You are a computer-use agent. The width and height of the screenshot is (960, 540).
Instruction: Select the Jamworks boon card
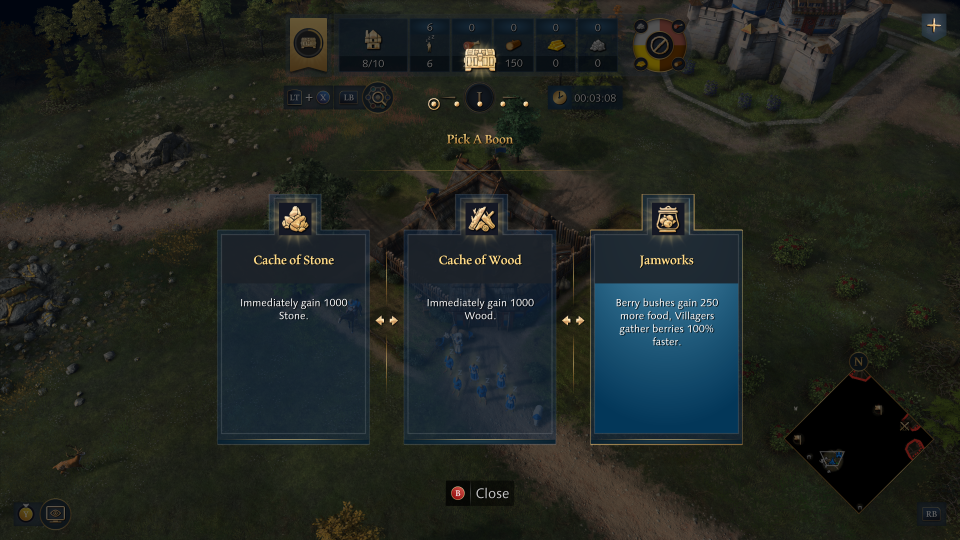[666, 335]
